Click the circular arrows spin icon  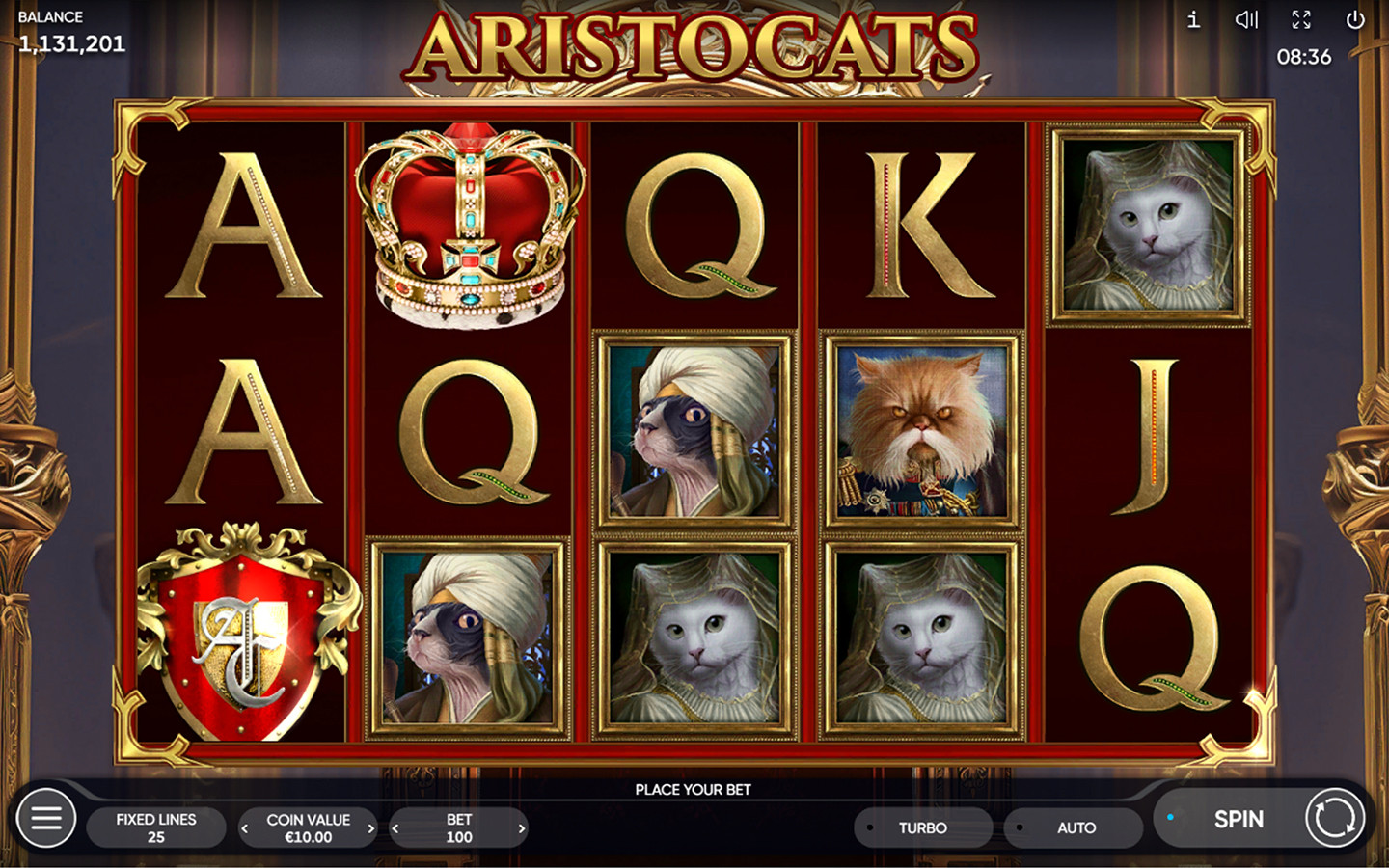[x=1335, y=819]
